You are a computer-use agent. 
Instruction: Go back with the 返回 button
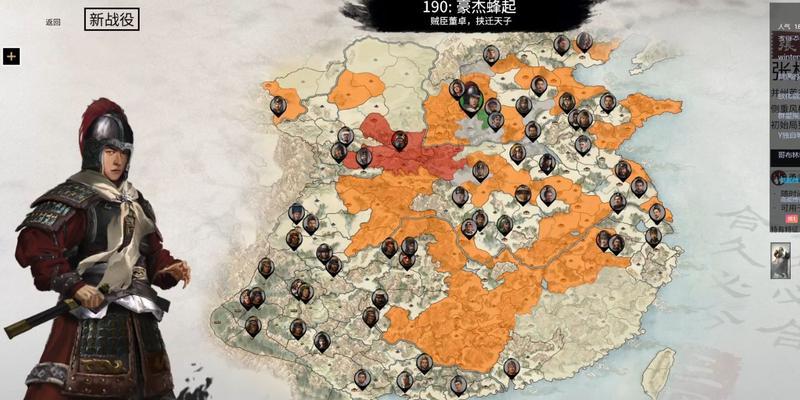coord(53,21)
